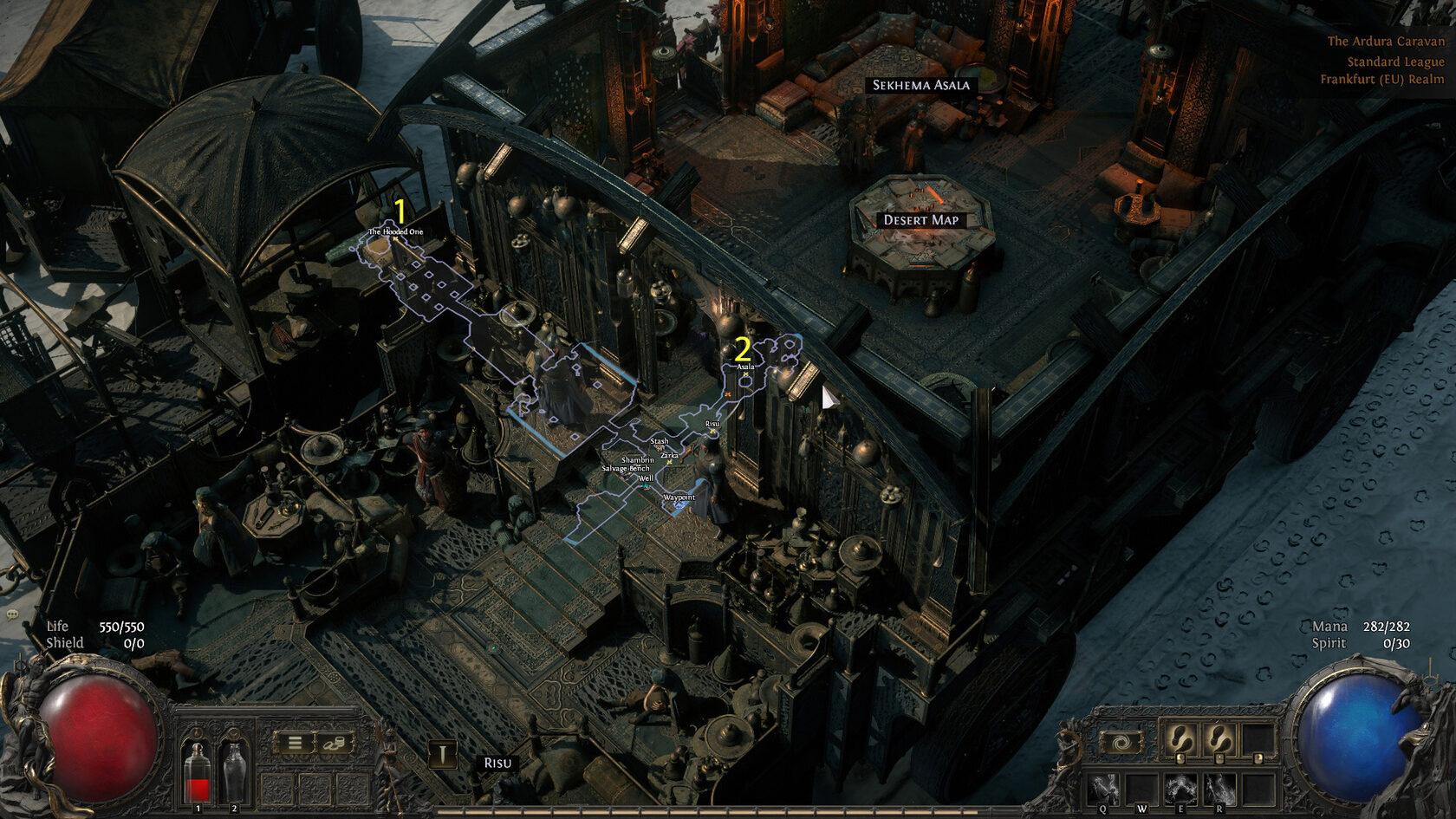Activate the swirling portal button
This screenshot has width=1456, height=819.
point(1121,743)
